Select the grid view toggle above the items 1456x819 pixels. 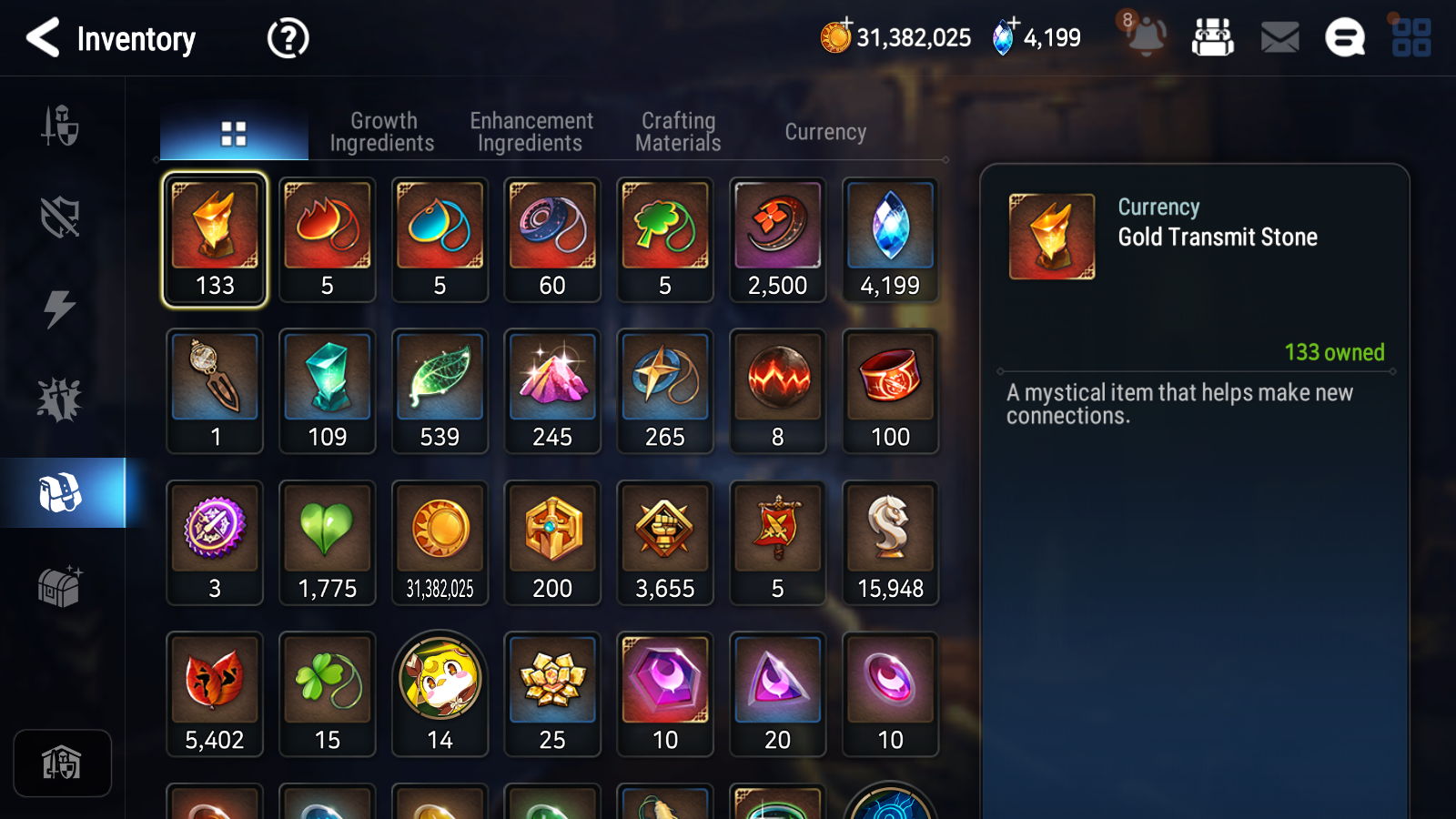click(x=233, y=130)
